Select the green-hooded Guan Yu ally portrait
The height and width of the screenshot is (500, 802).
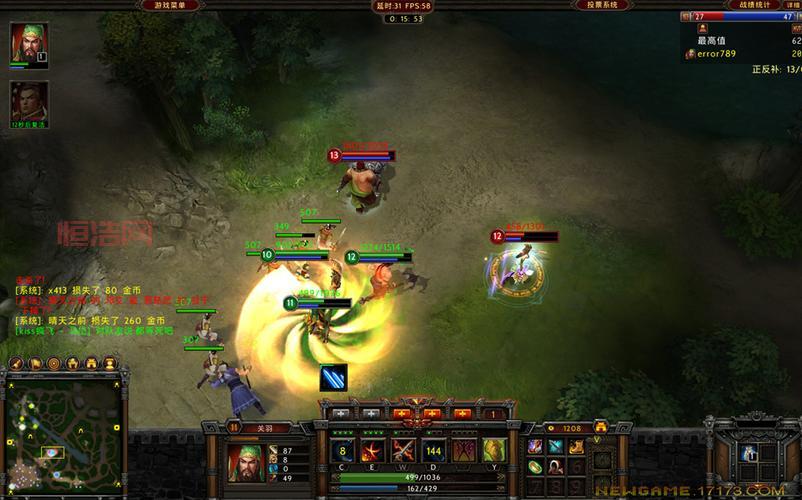(29, 43)
